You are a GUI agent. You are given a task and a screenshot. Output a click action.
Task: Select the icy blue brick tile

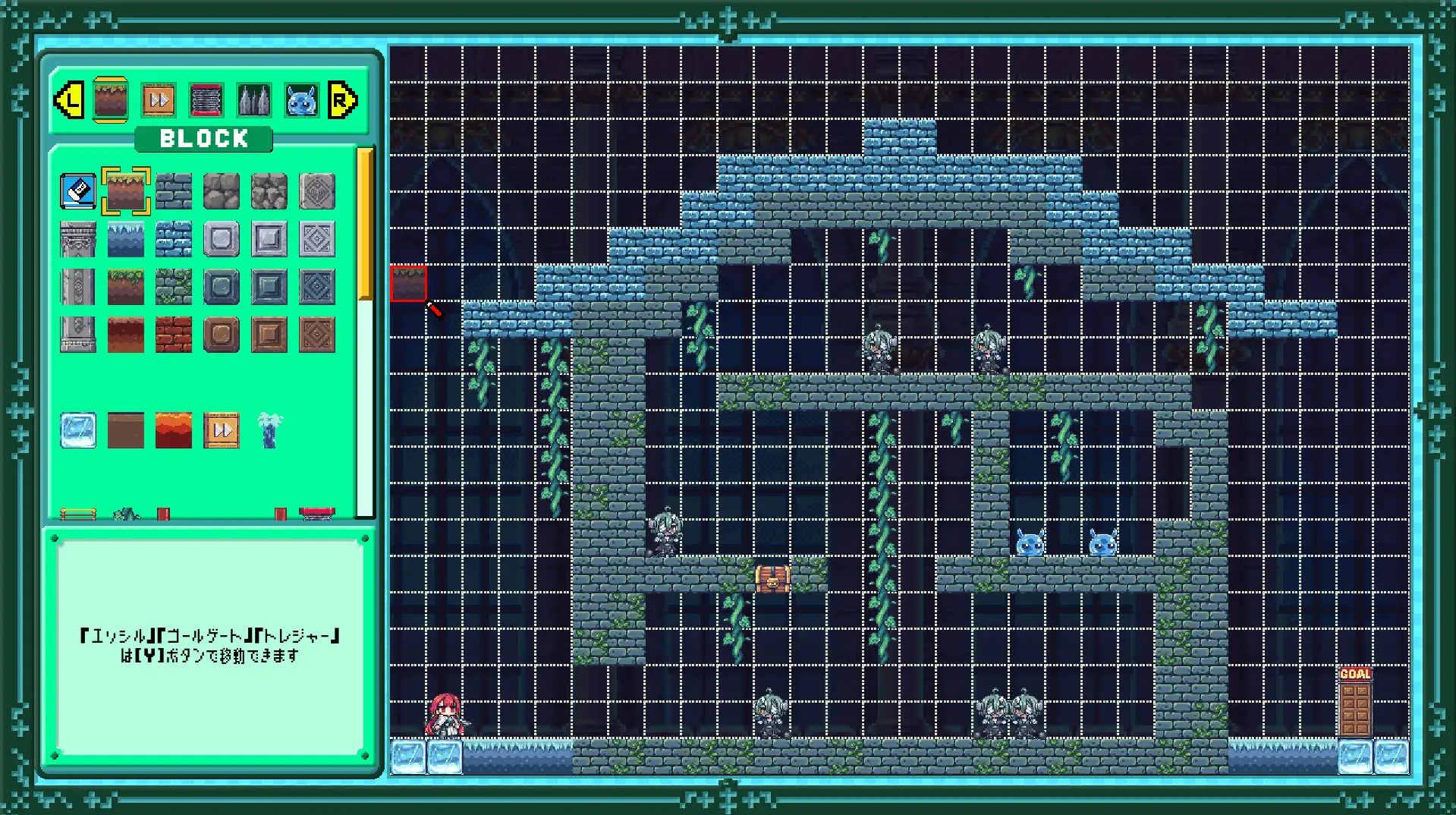(174, 239)
